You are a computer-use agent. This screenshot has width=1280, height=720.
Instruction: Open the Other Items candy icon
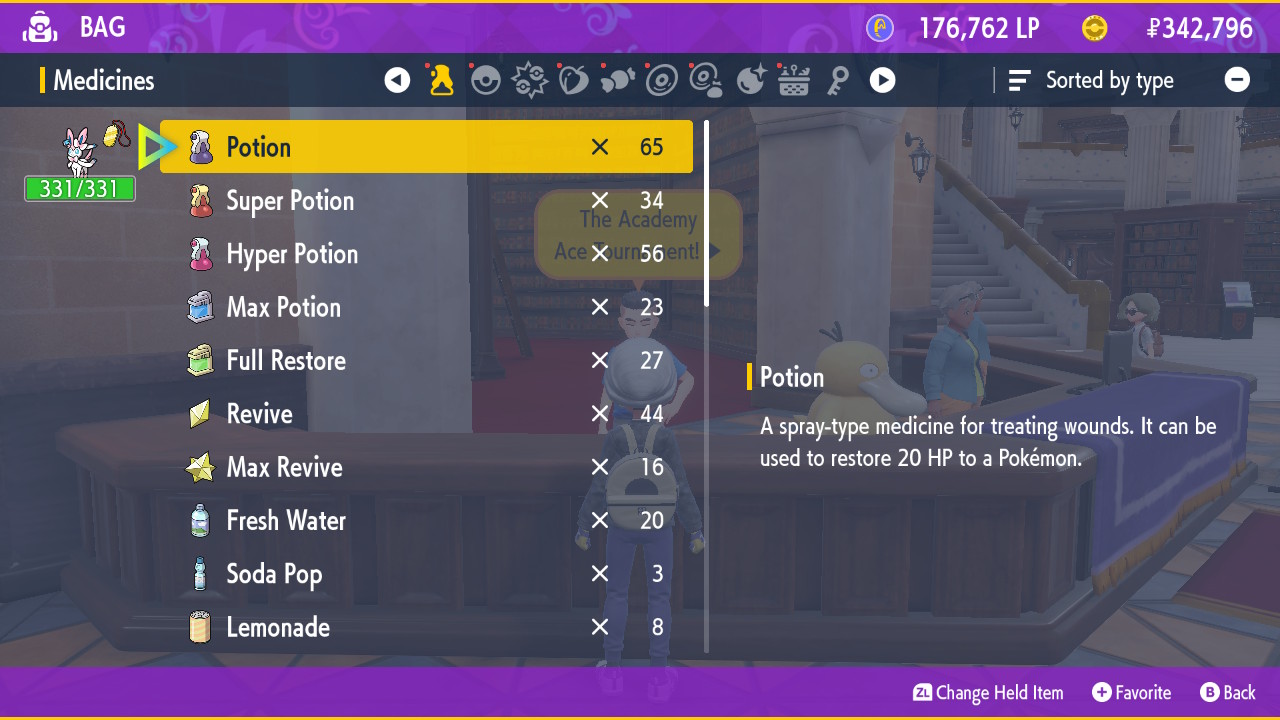tap(617, 80)
